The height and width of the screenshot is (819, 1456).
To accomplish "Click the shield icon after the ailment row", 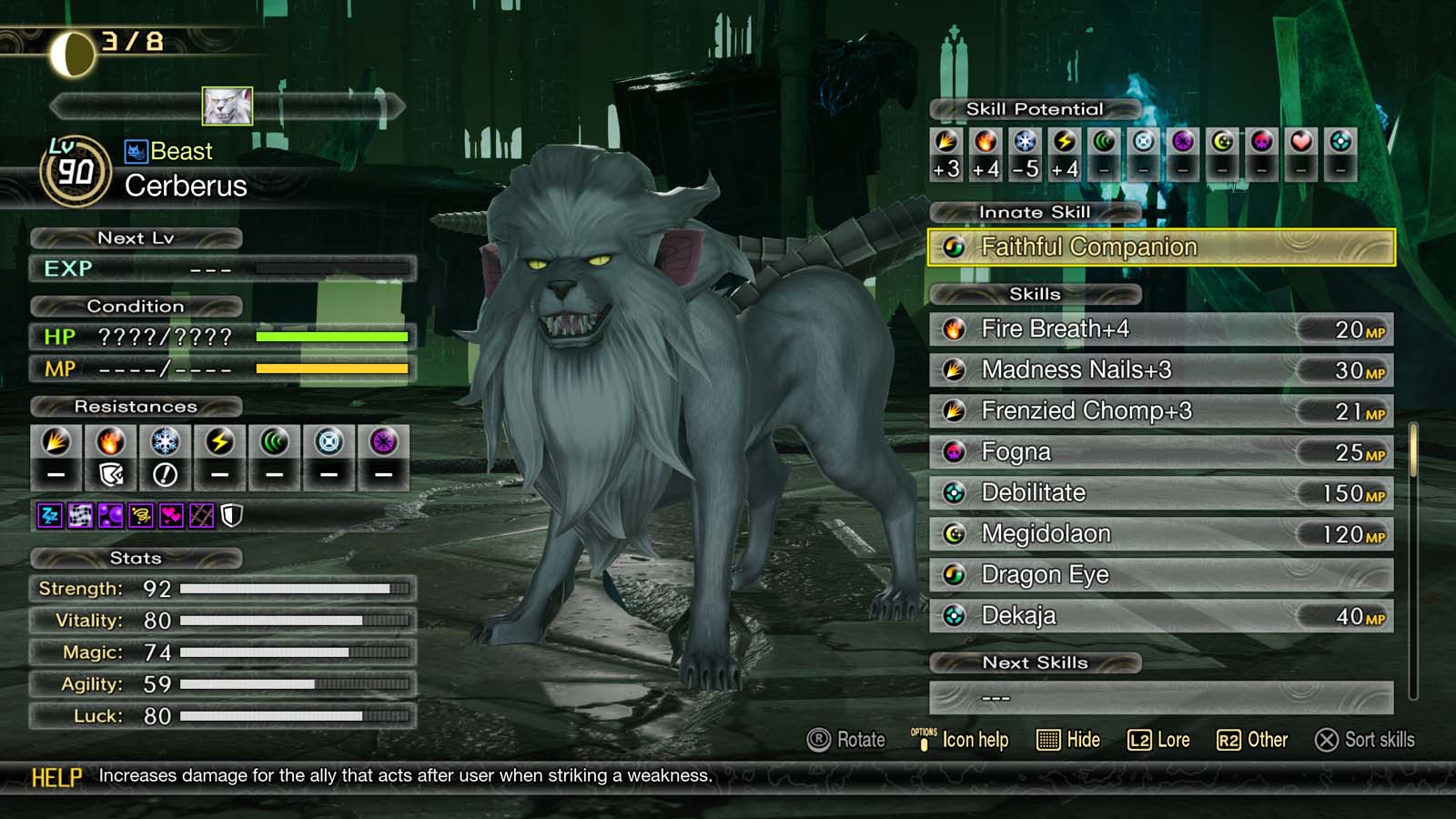I will click(231, 515).
